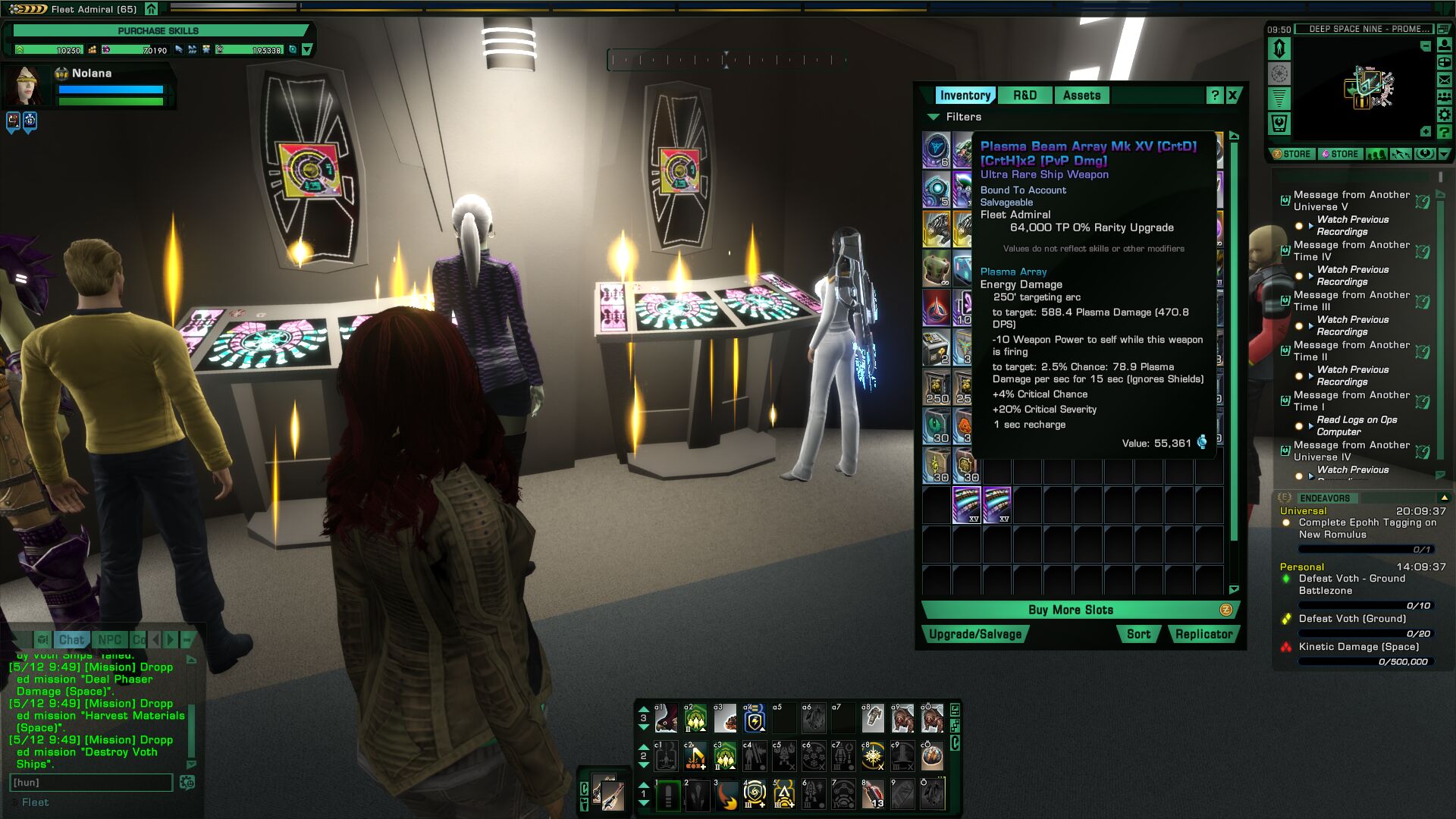This screenshot has width=1456, height=819.
Task: Open inventory help with the question mark
Action: click(1215, 96)
